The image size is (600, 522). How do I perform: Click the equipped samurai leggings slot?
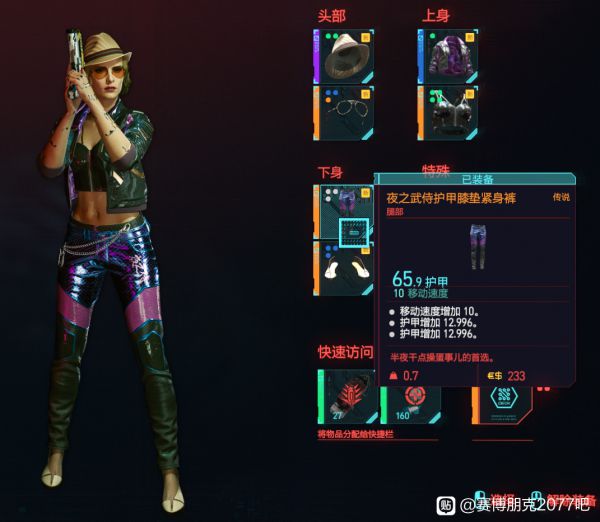coord(346,211)
